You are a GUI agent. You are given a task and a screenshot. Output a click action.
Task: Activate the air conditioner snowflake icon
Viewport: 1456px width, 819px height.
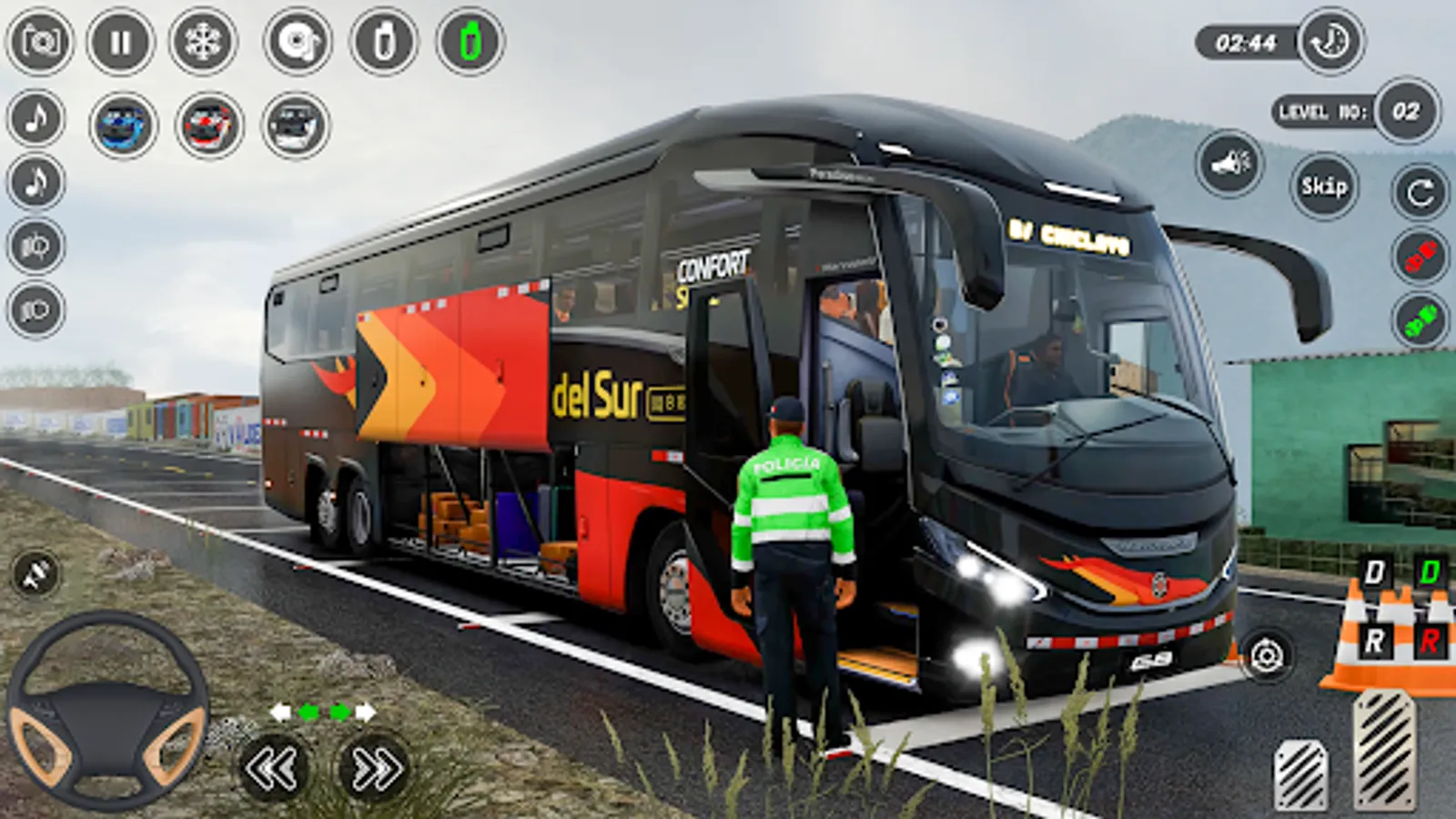pos(205,41)
